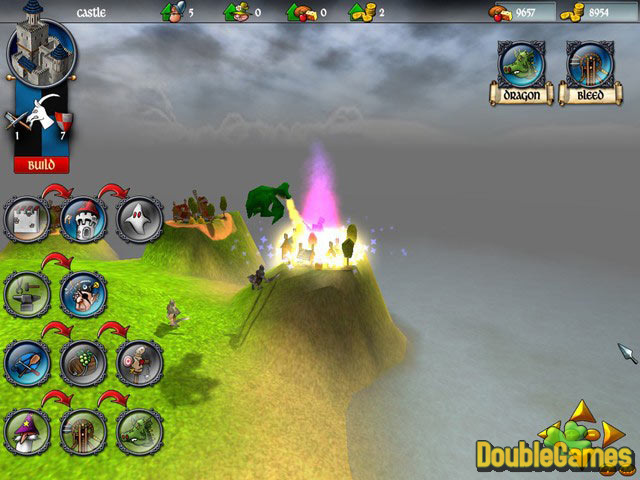Click the red Build button
The width and height of the screenshot is (640, 480).
pos(41,164)
